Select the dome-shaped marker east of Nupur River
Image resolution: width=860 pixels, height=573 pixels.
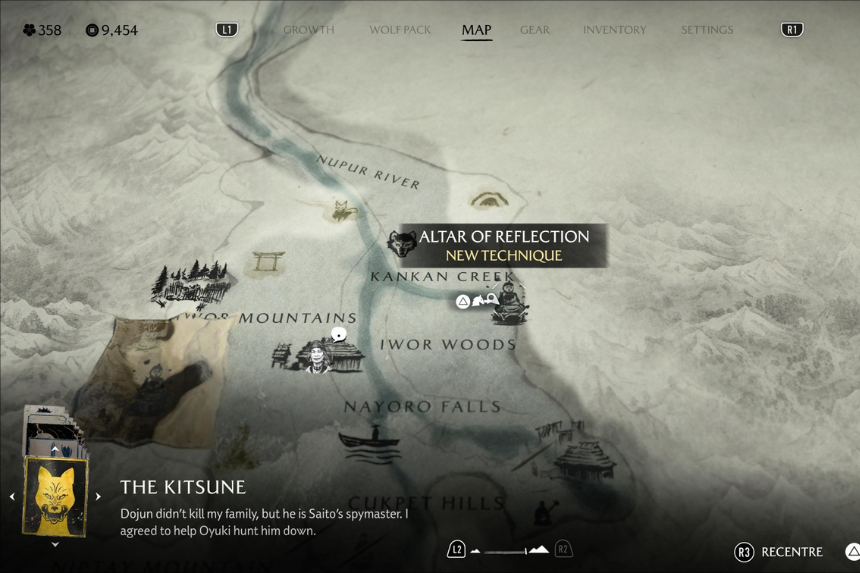pyautogui.click(x=489, y=199)
